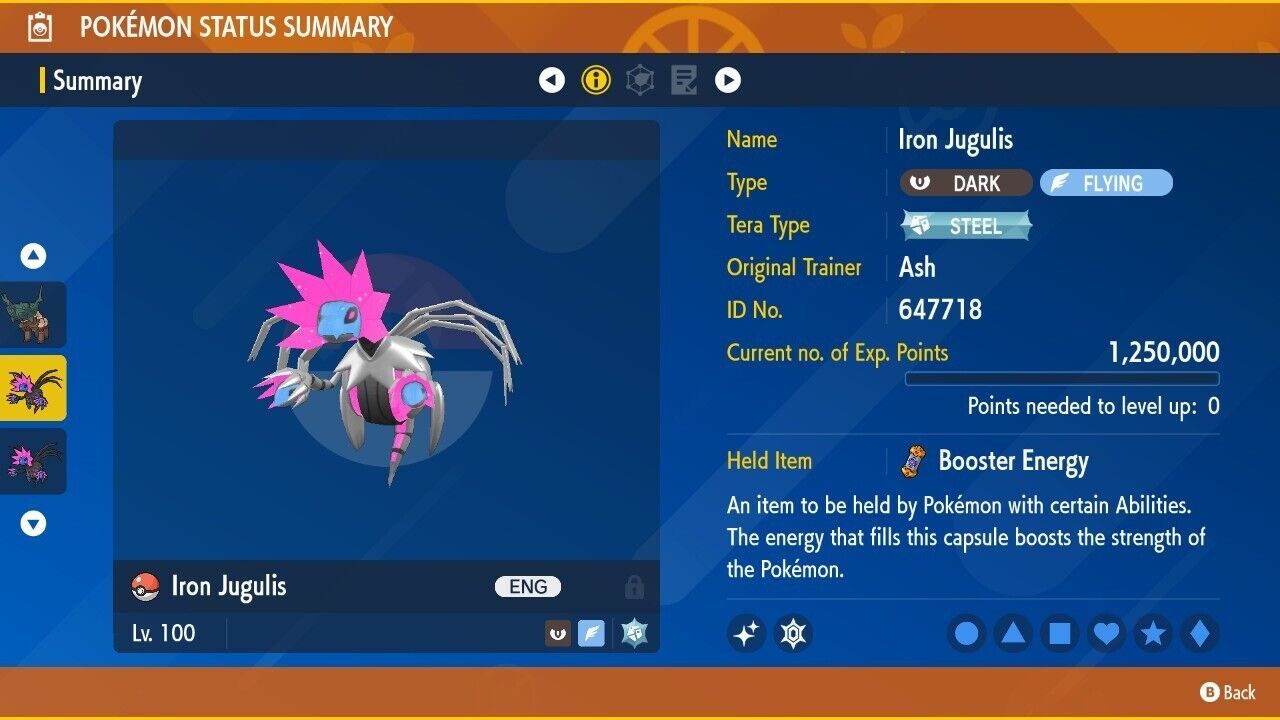Switch to the Summary tab
1280x720 pixels.
click(x=97, y=81)
